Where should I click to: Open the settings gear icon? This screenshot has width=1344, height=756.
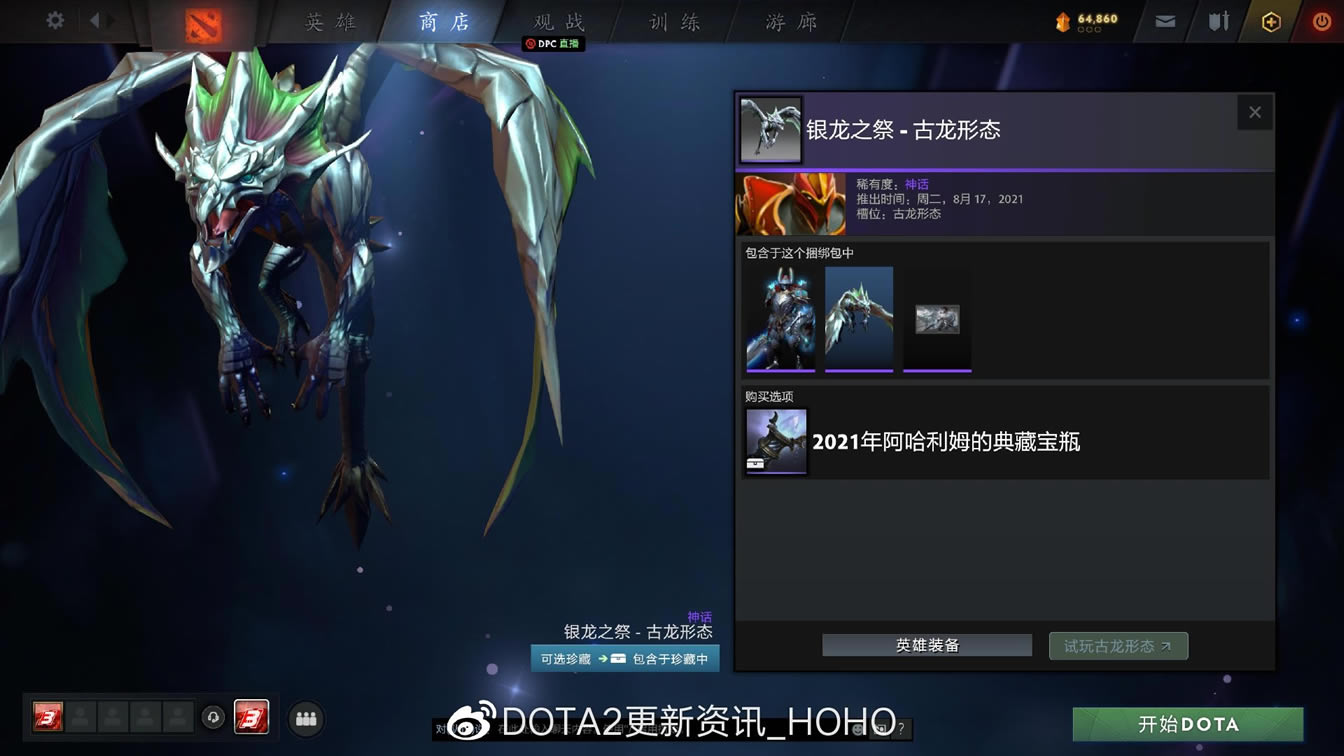click(54, 20)
